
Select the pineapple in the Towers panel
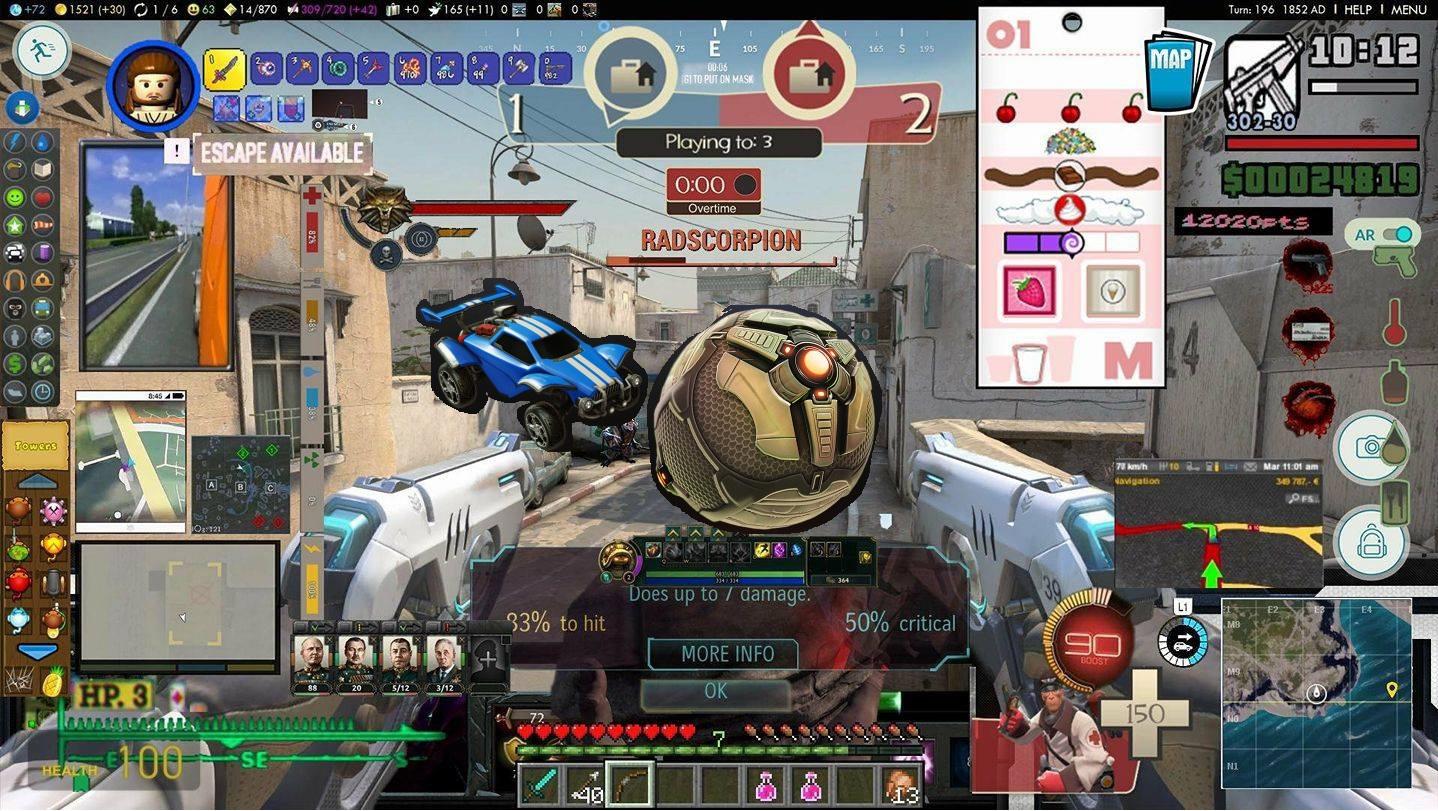51,682
